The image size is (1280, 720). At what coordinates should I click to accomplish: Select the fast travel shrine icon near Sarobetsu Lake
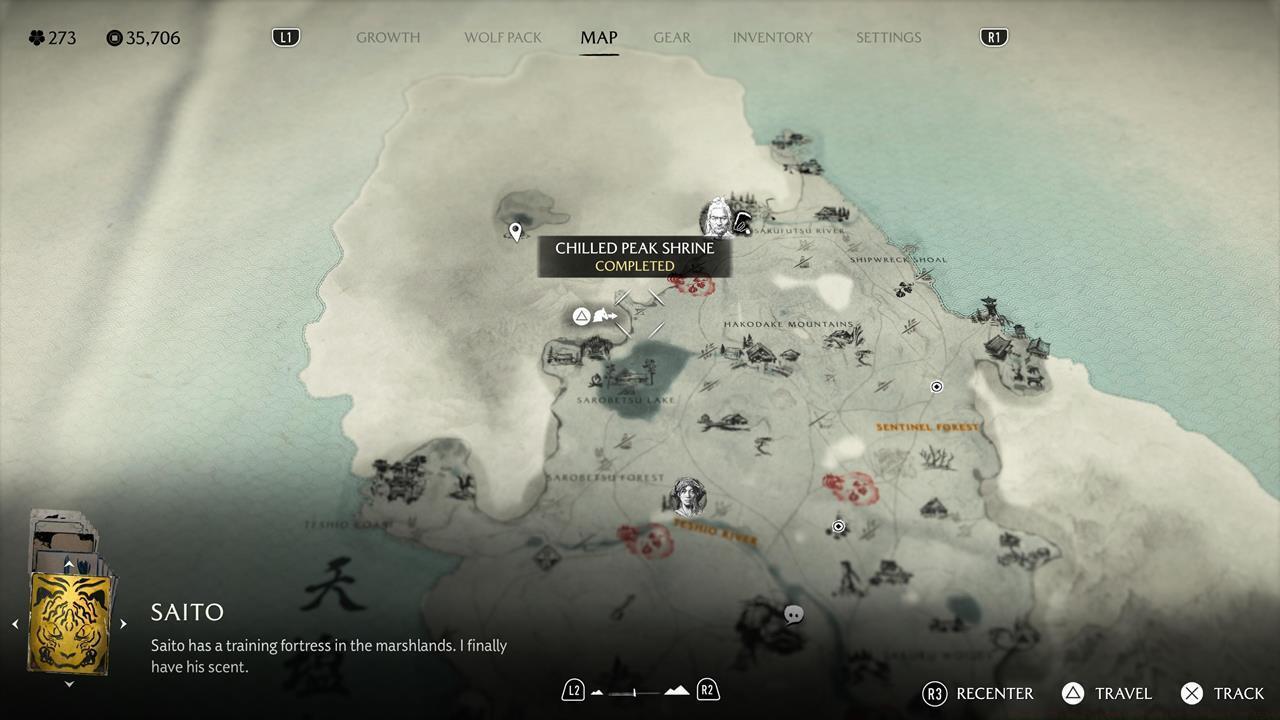tap(583, 315)
